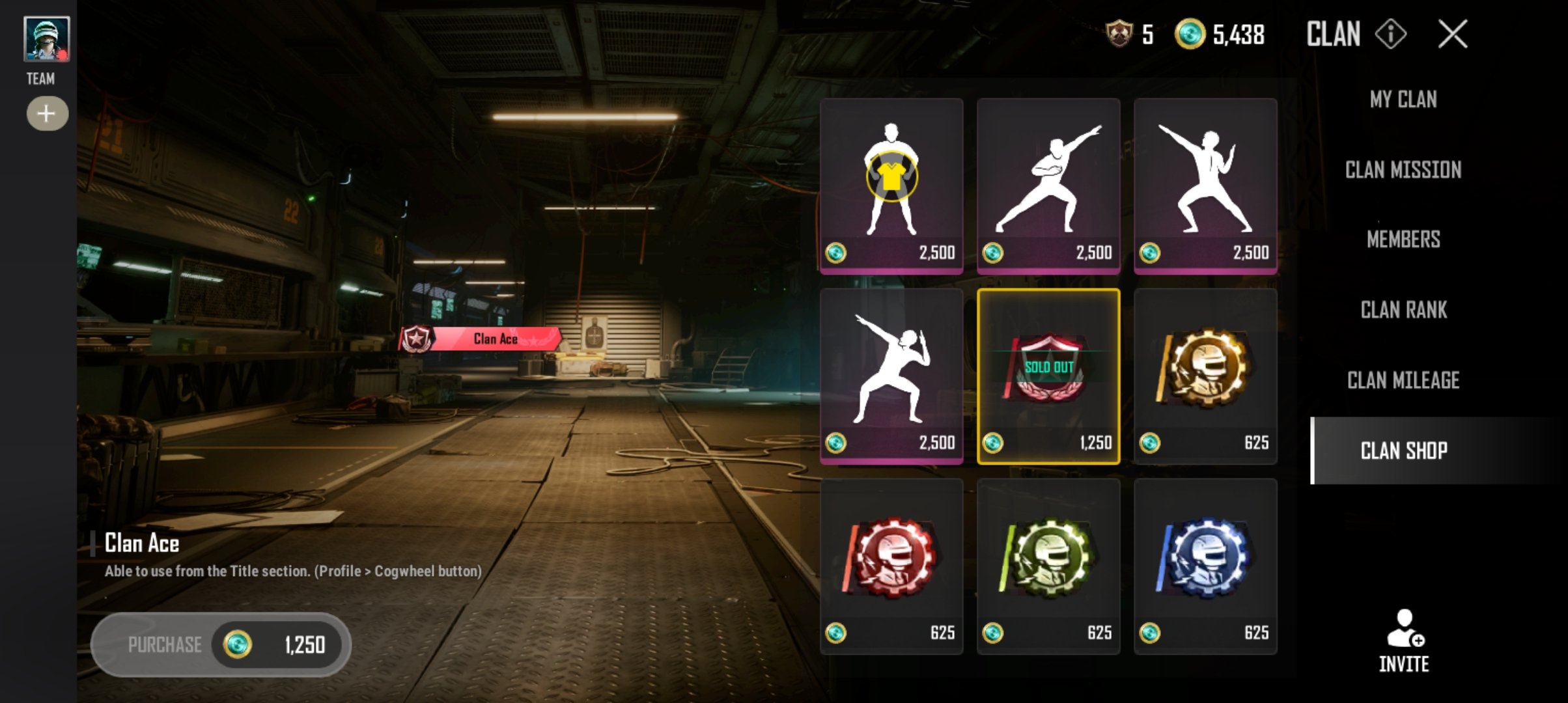Open the Clan info icon
The height and width of the screenshot is (703, 1568).
(x=1390, y=34)
